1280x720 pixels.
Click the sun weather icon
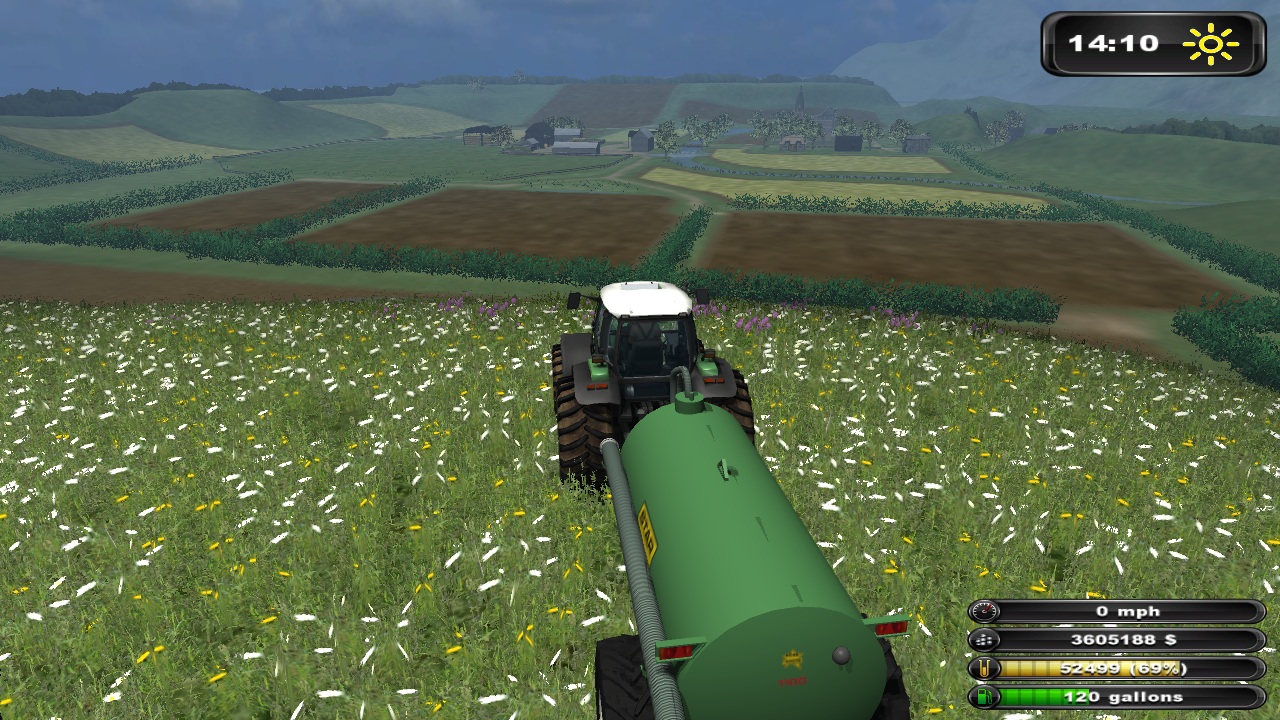click(1209, 43)
